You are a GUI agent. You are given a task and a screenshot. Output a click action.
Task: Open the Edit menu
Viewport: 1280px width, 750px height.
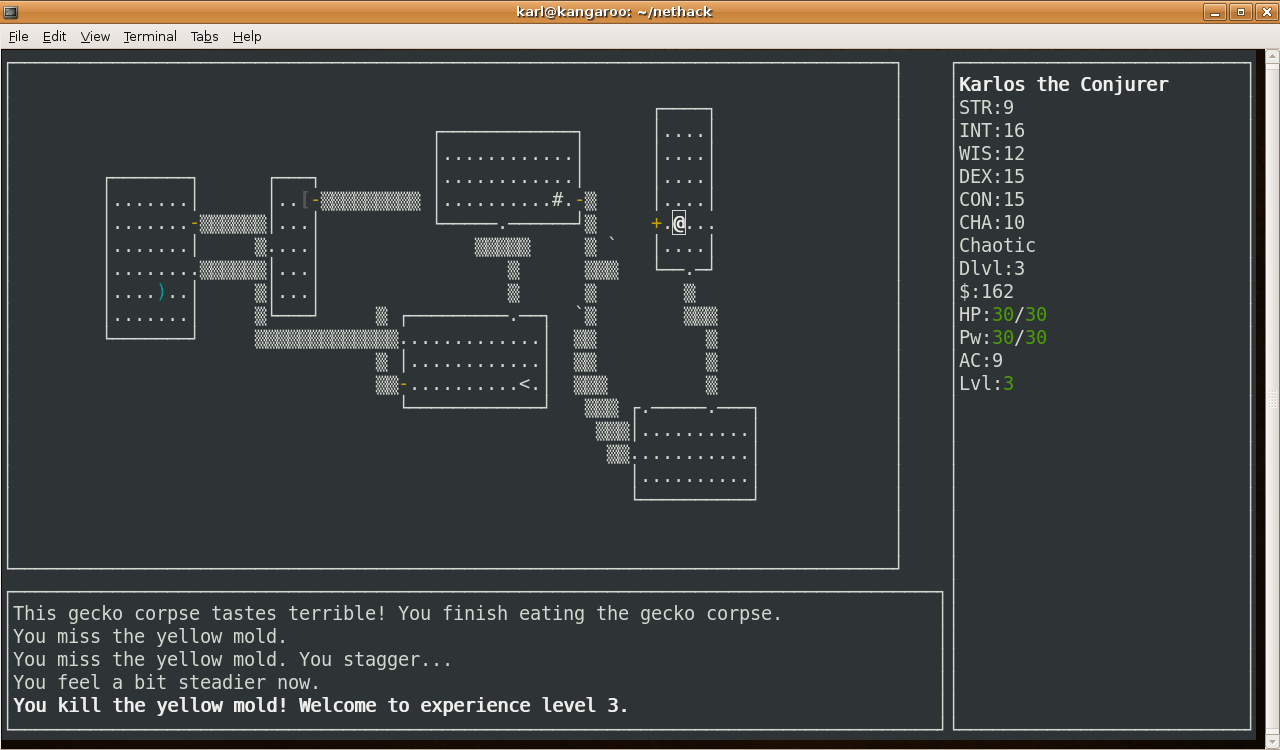click(x=54, y=36)
